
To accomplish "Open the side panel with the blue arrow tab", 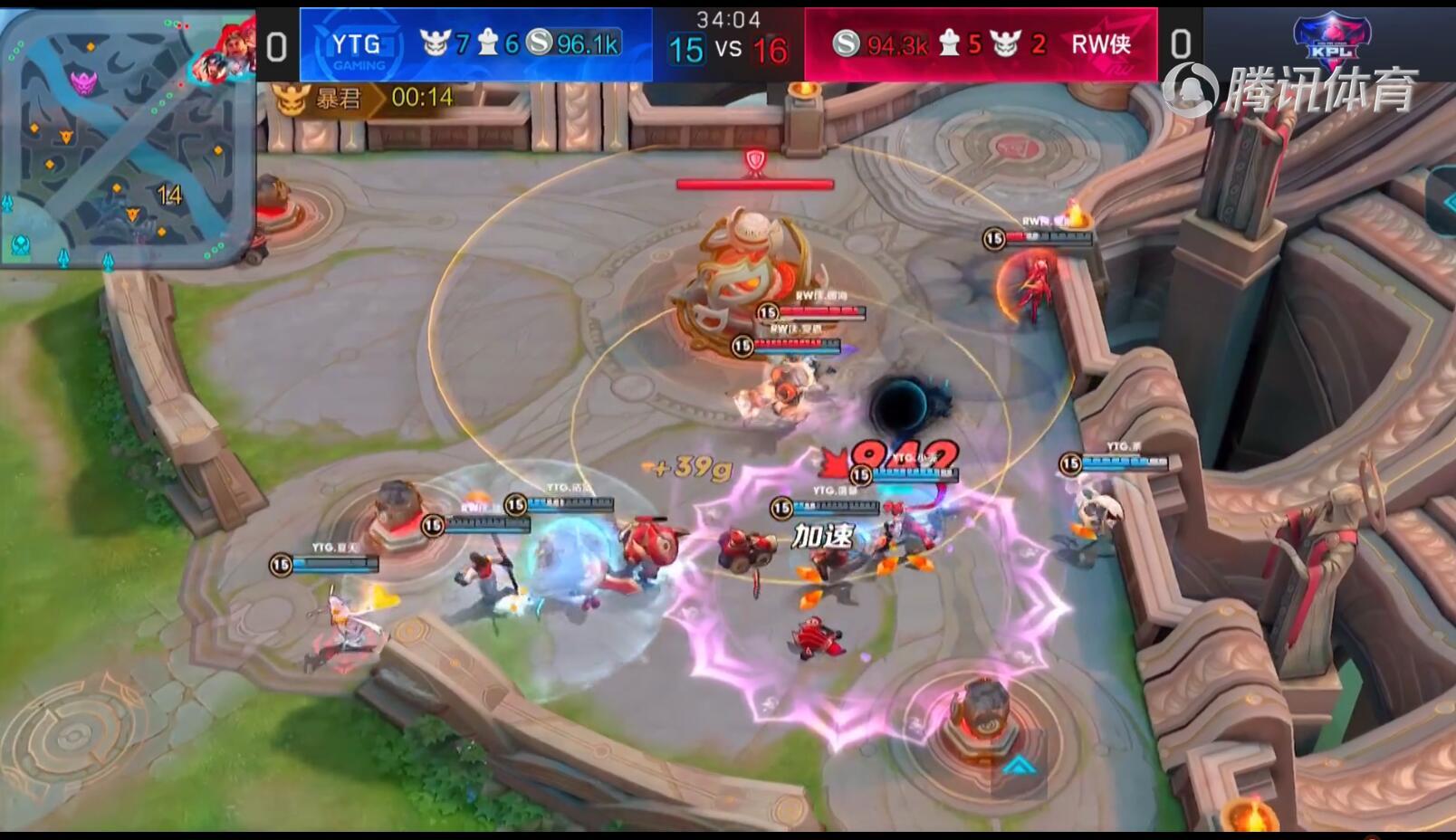I will 1443,201.
